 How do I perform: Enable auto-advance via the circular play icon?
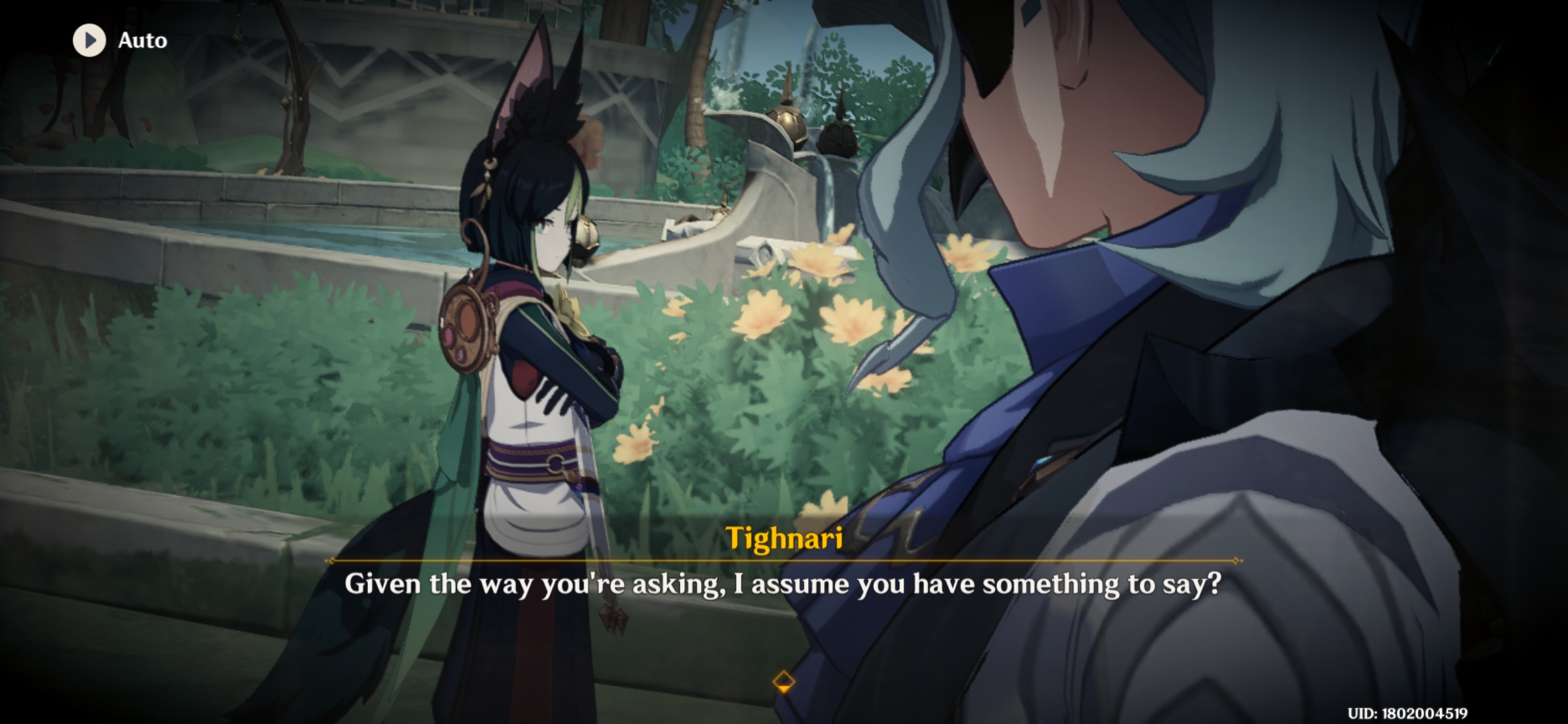tap(88, 40)
